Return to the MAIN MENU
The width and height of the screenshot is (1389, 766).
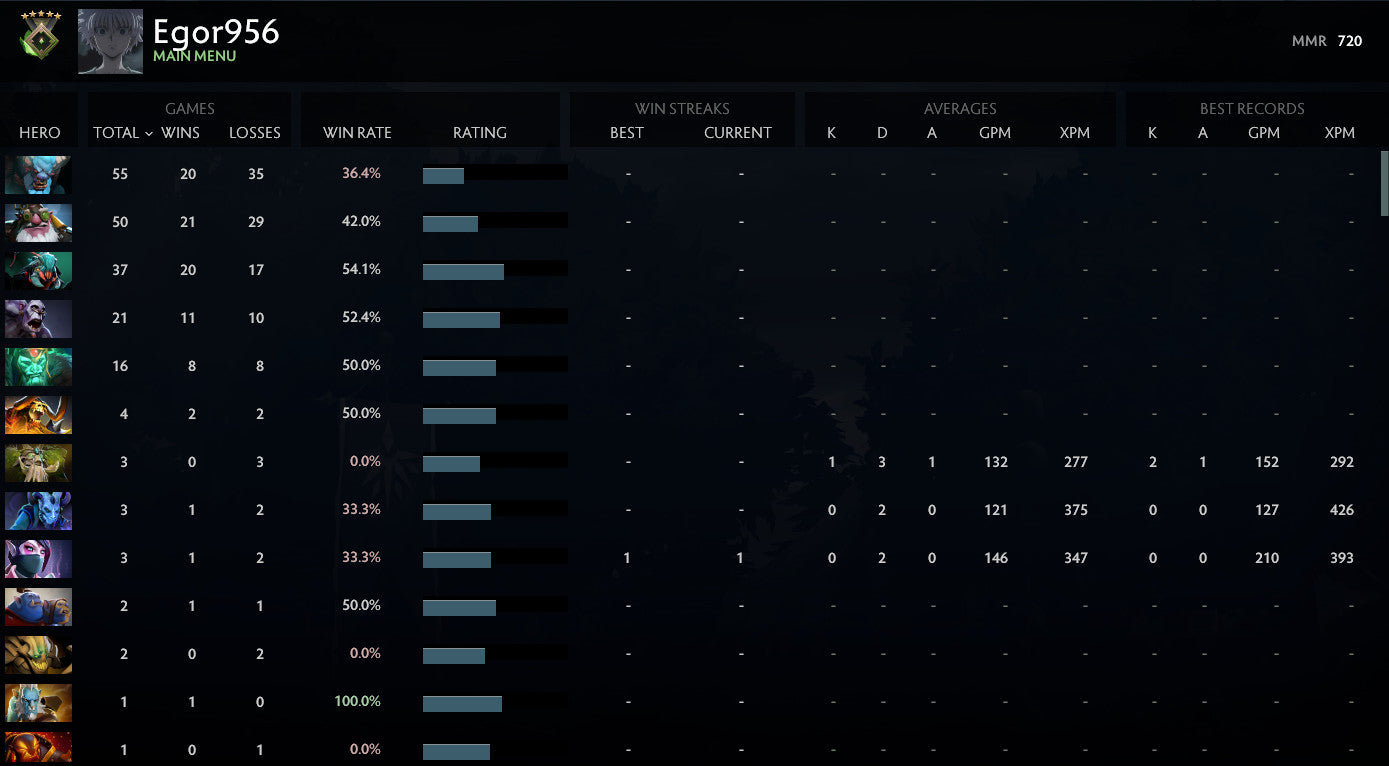click(193, 57)
